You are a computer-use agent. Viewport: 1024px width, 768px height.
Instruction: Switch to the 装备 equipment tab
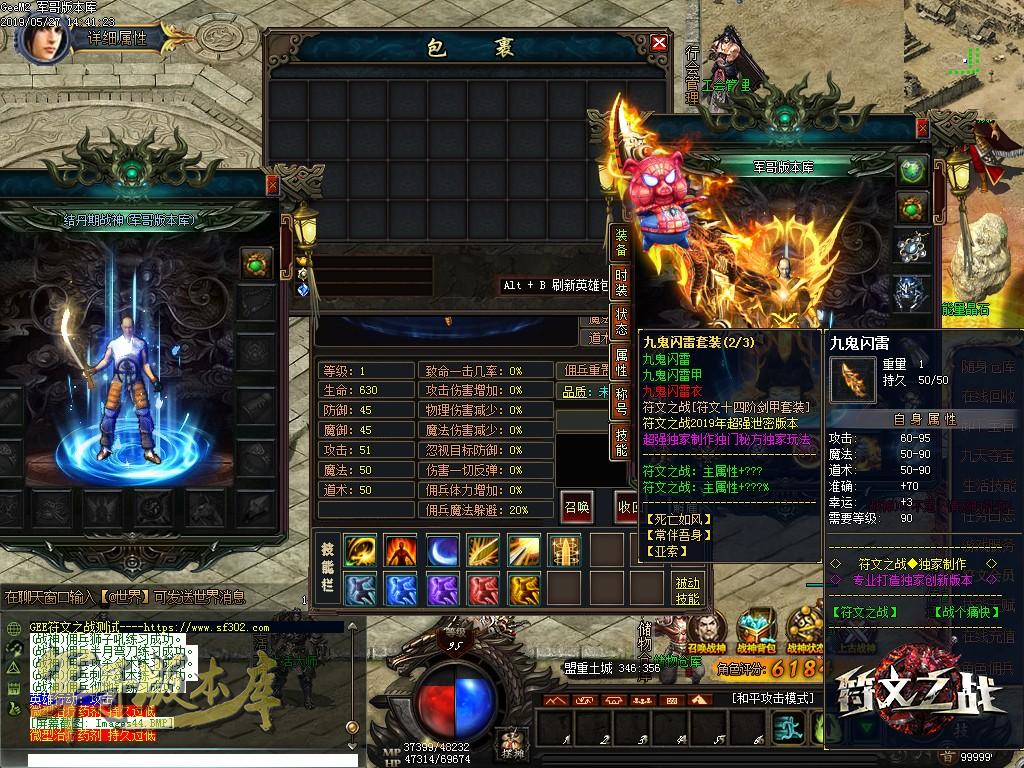pyautogui.click(x=621, y=243)
